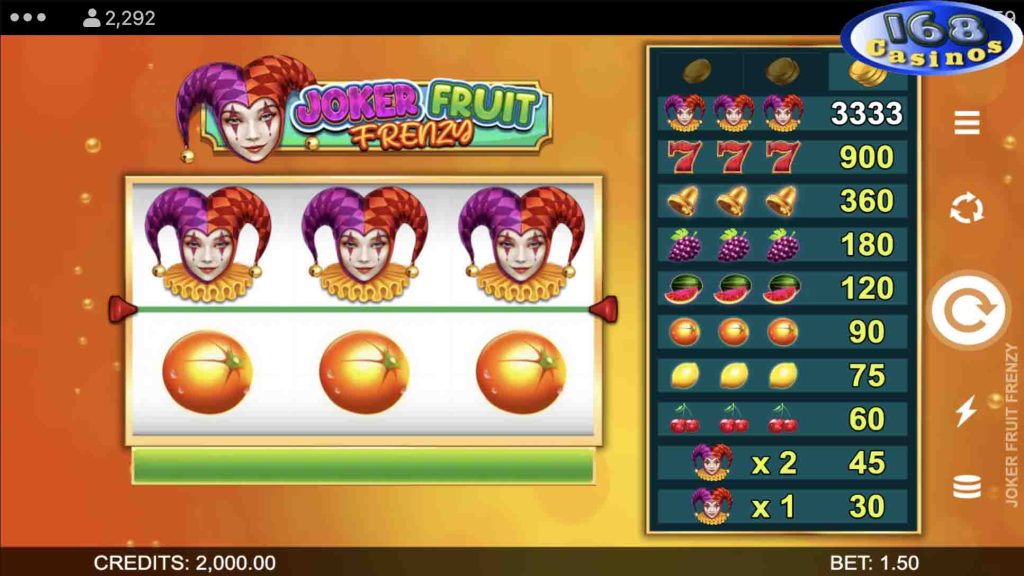The image size is (1024, 576).
Task: Click the three dots in the top bar
Action: click(28, 18)
